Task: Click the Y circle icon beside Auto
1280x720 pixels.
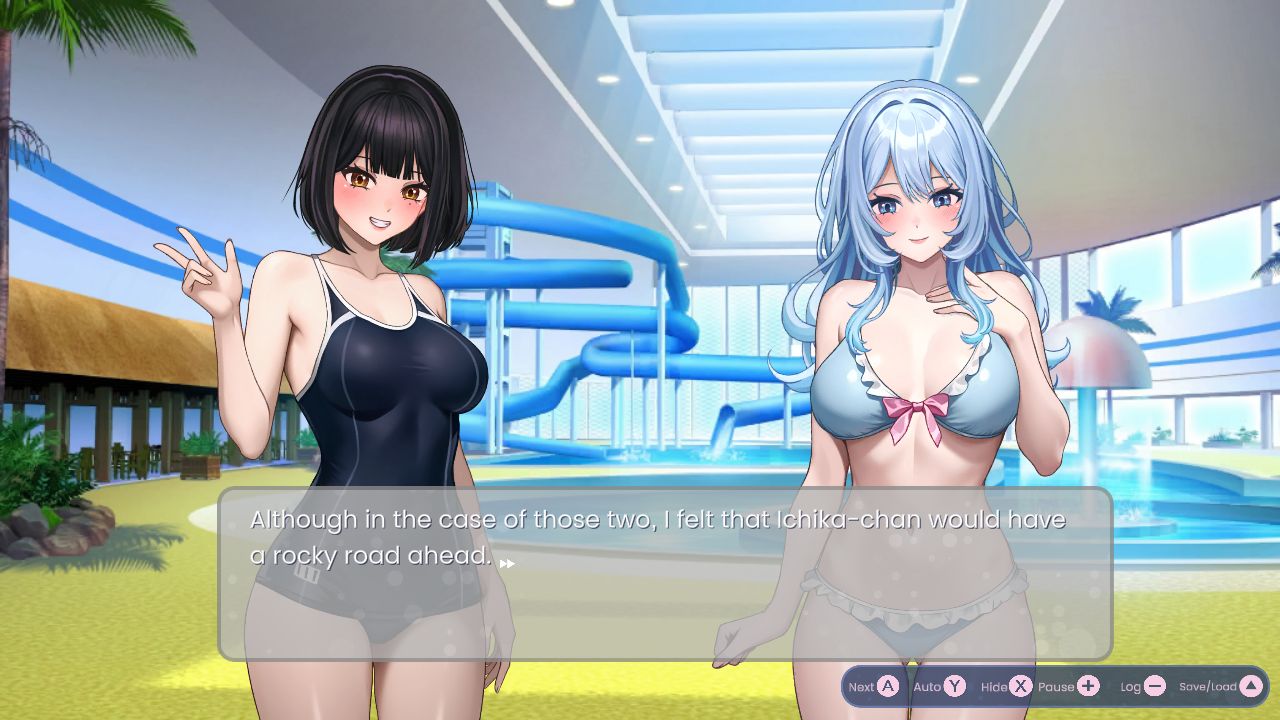Action: (x=953, y=686)
